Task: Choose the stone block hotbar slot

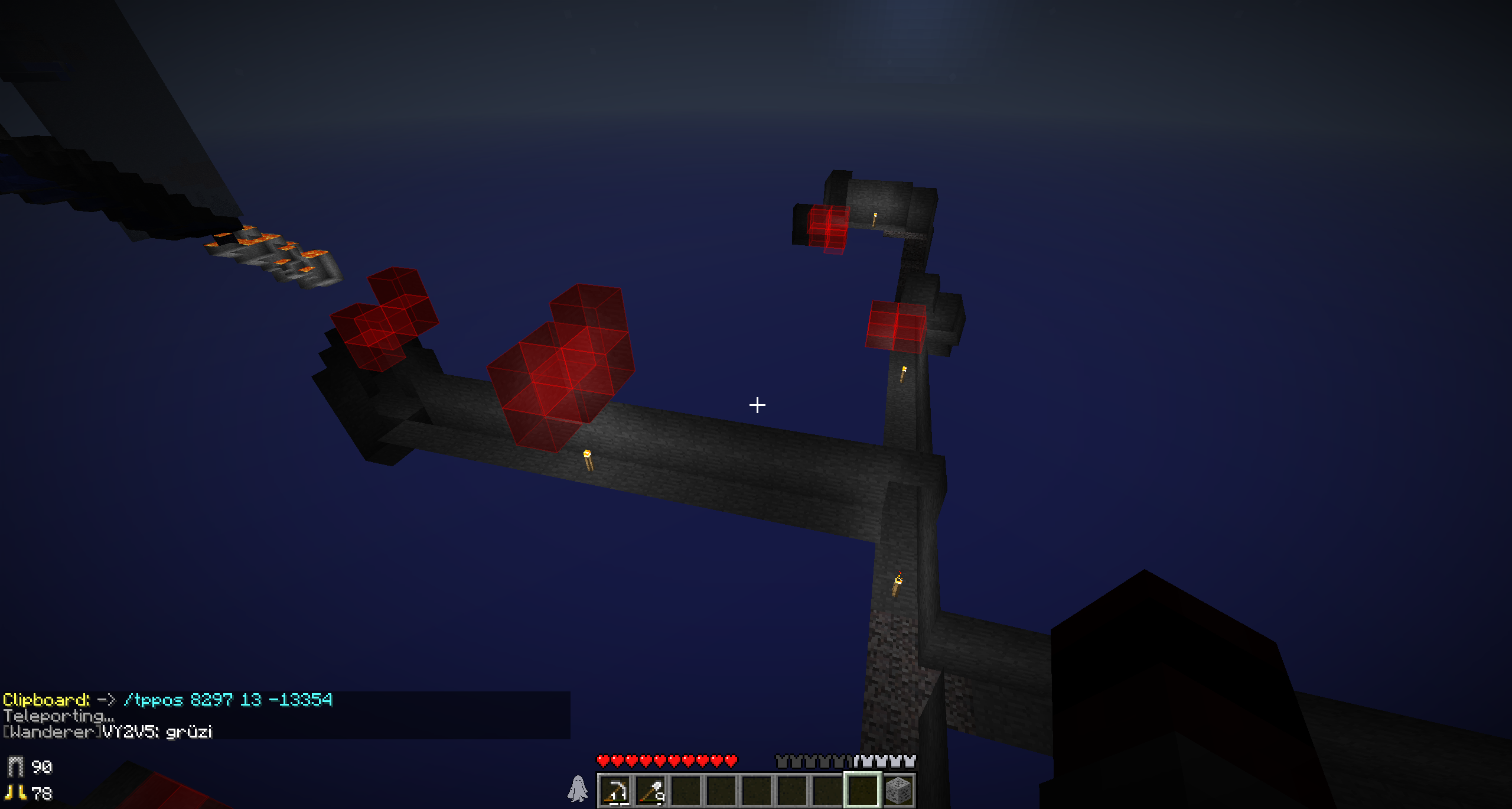Action: 898,791
